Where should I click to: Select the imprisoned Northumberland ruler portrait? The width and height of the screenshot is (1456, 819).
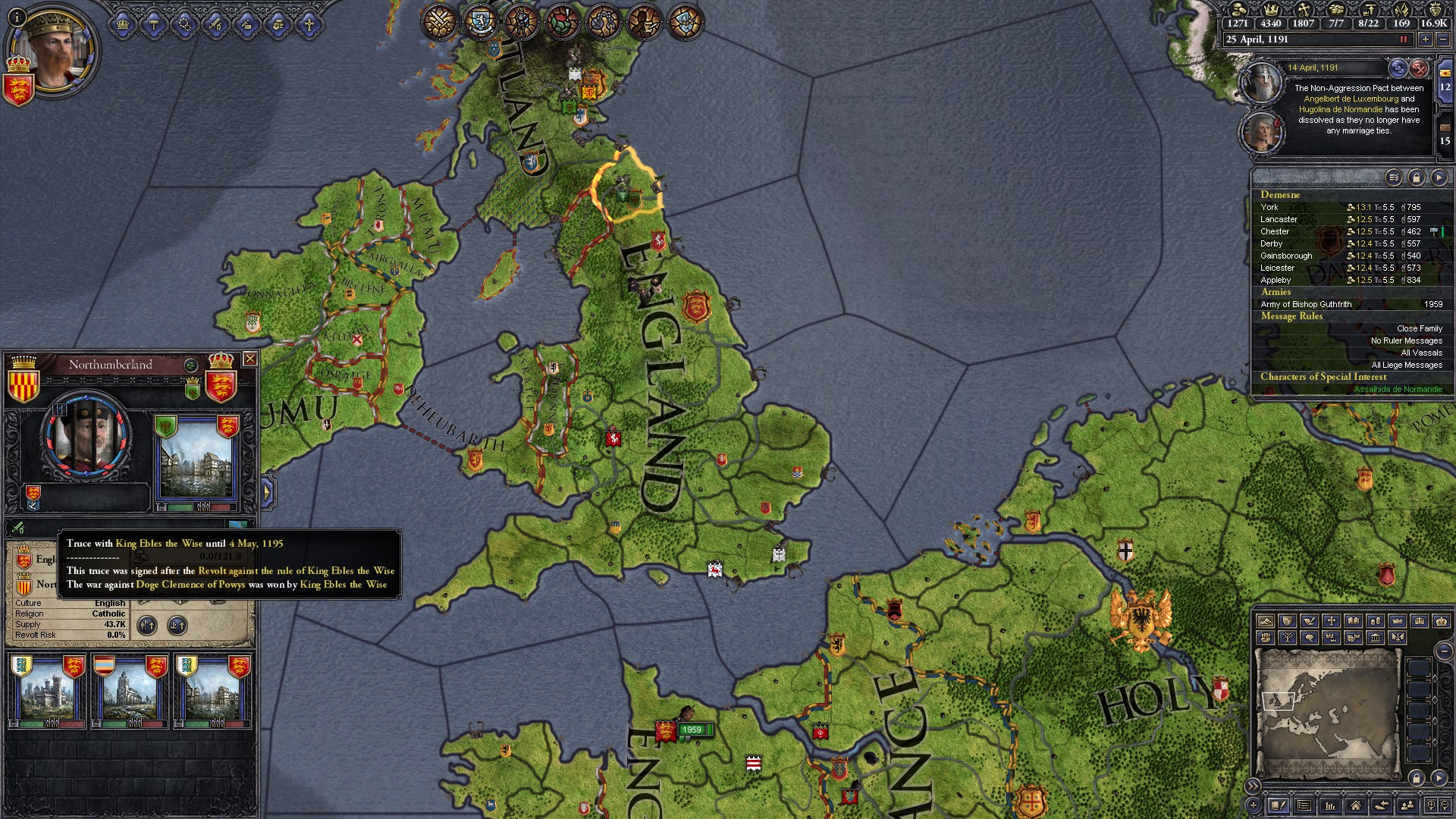pos(86,437)
